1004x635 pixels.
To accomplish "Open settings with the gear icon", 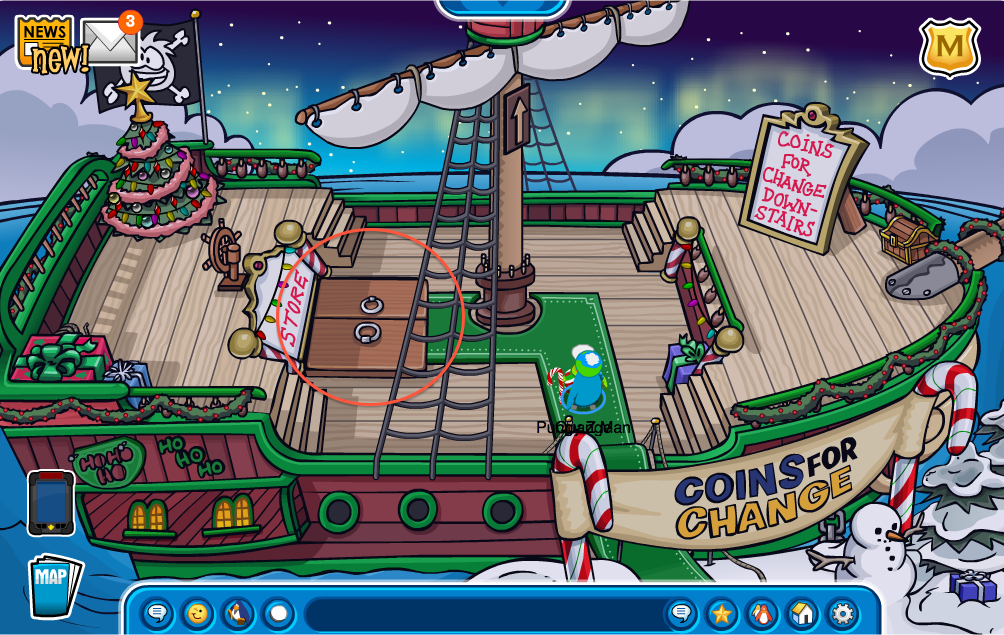I will (843, 612).
